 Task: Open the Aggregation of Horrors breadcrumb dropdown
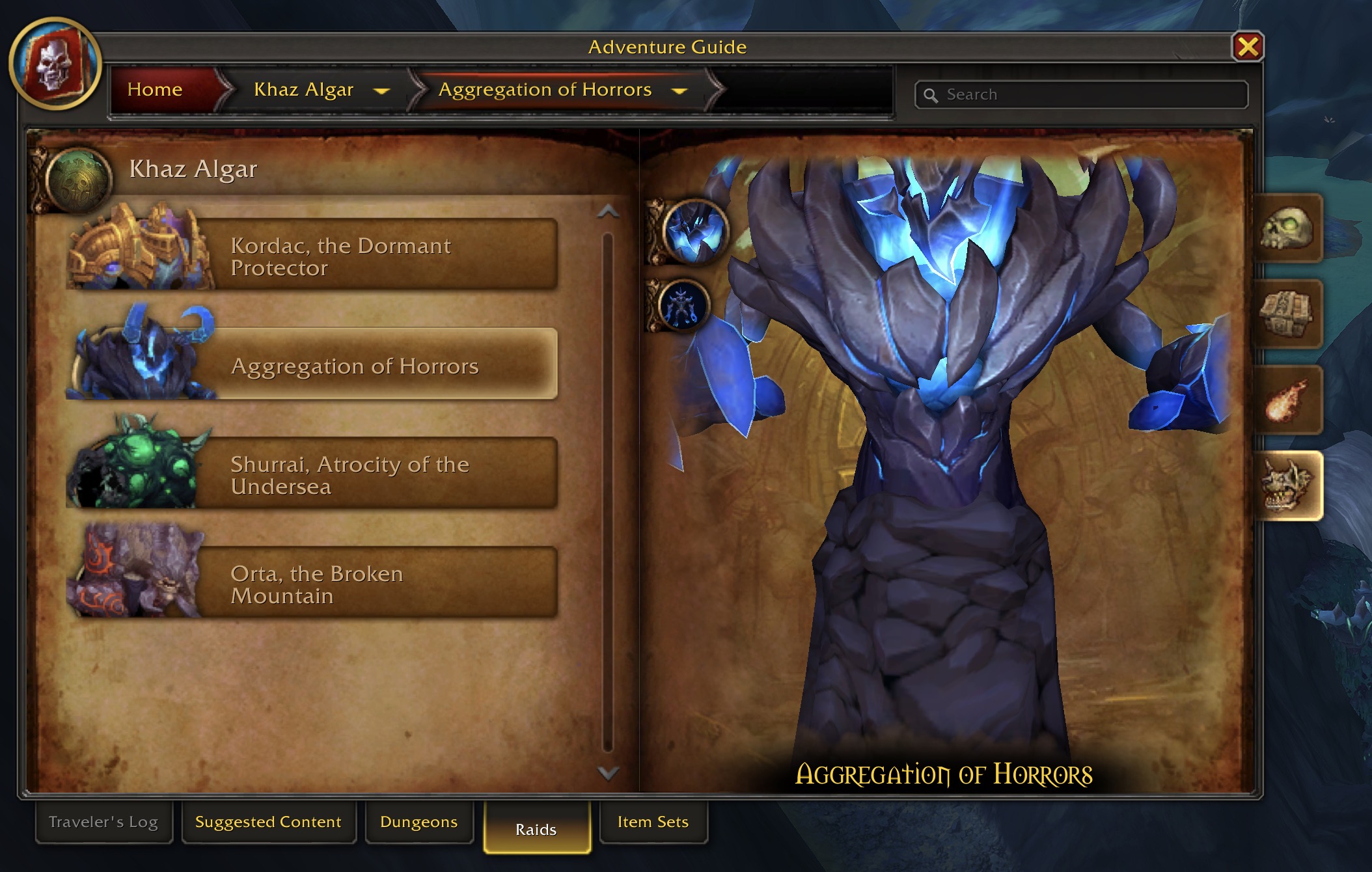(x=679, y=90)
